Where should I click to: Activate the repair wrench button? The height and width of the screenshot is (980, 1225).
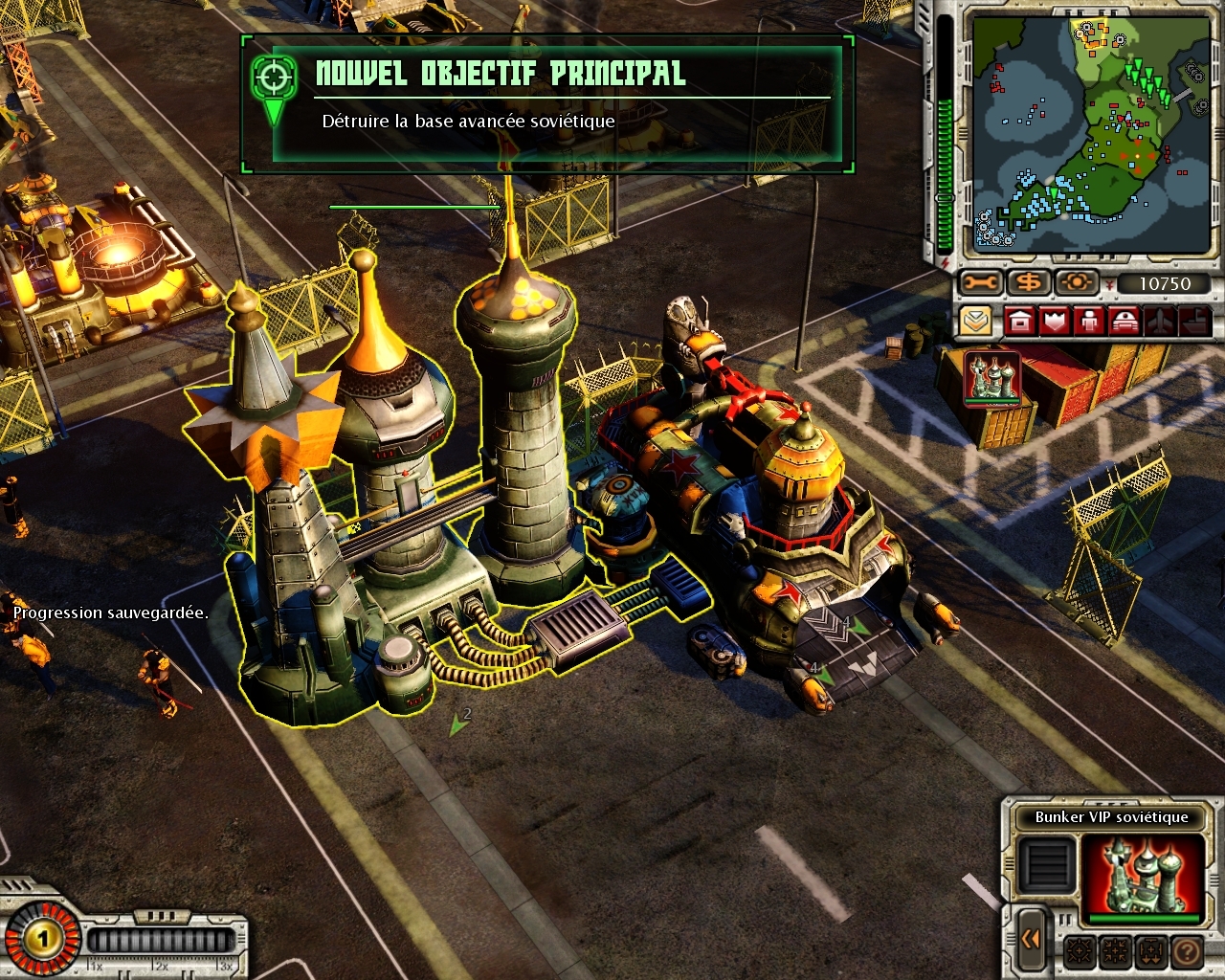point(981,283)
